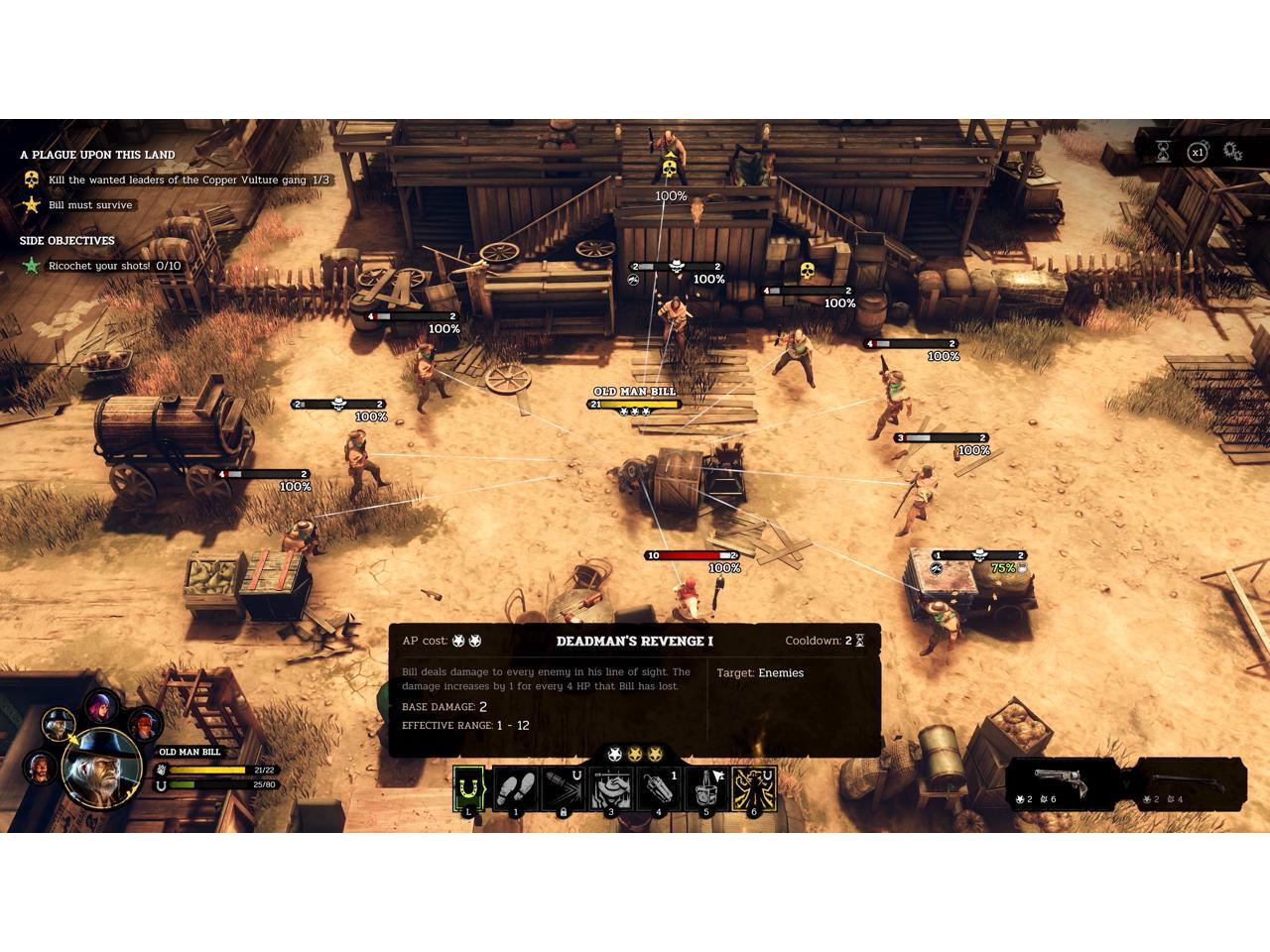Switch to the rifle weapon slot
The image size is (1270, 952).
click(1192, 785)
